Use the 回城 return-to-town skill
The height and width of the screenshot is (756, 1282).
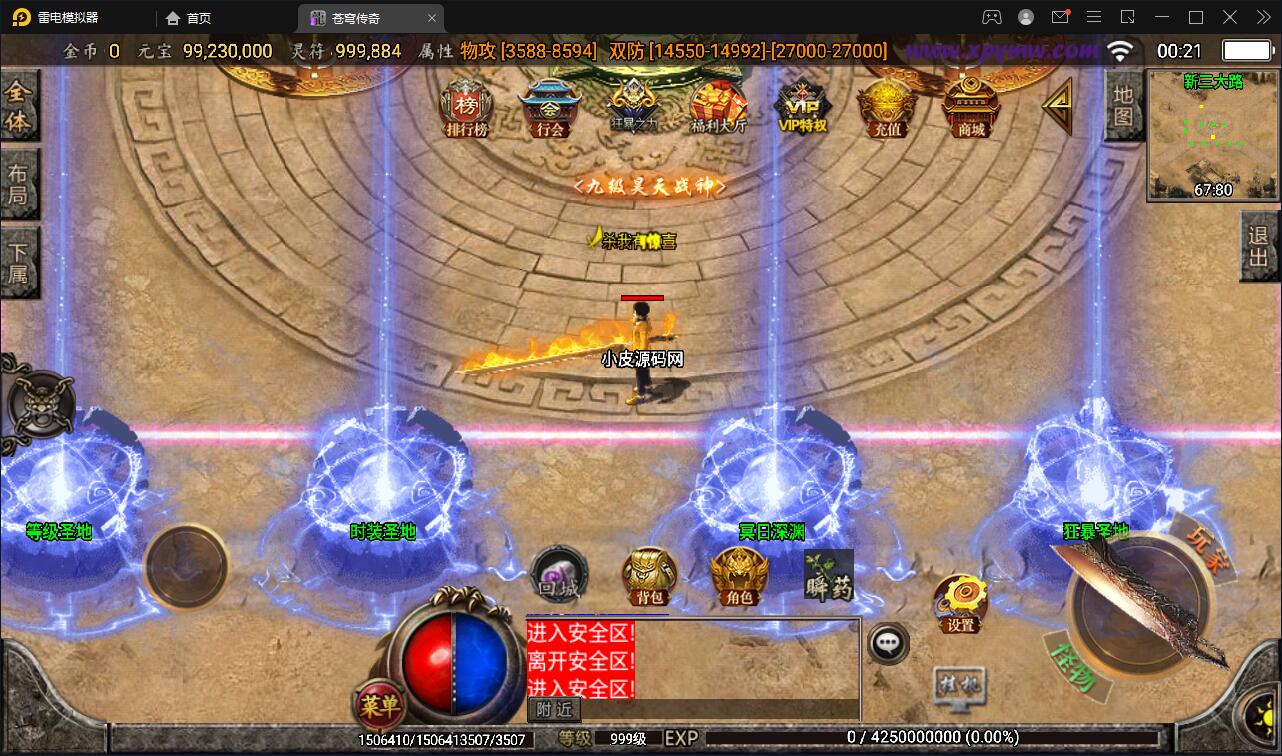[558, 576]
